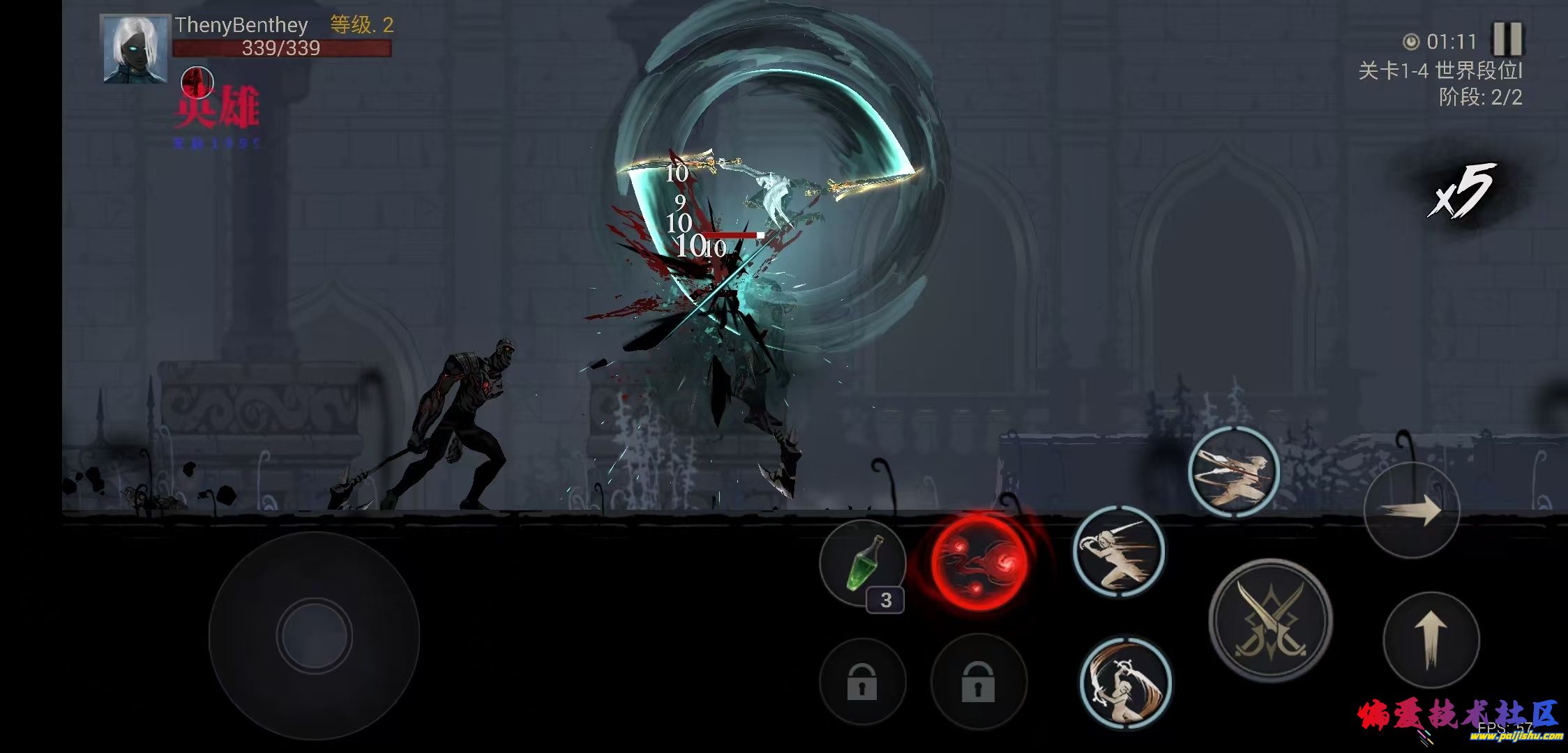Image resolution: width=1568 pixels, height=753 pixels.
Task: Activate the red swirling ultimate skill
Action: (979, 562)
